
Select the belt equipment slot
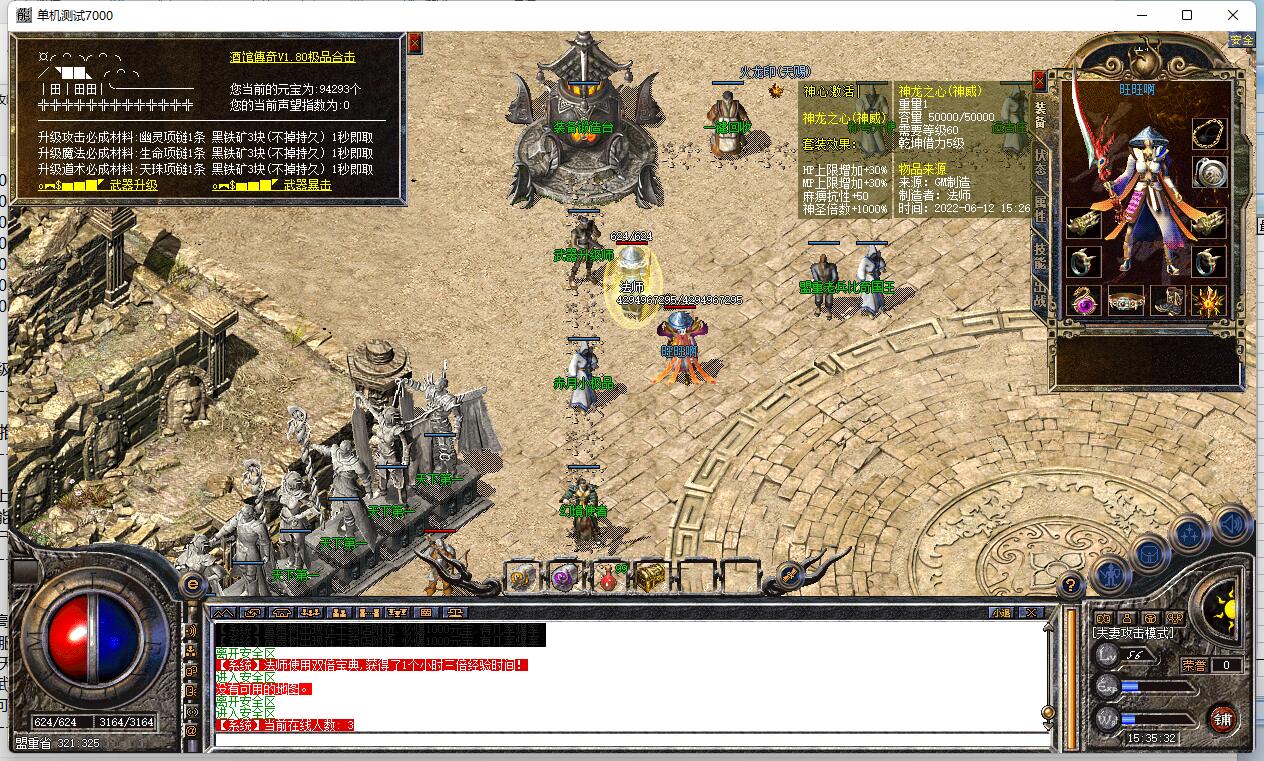1125,300
